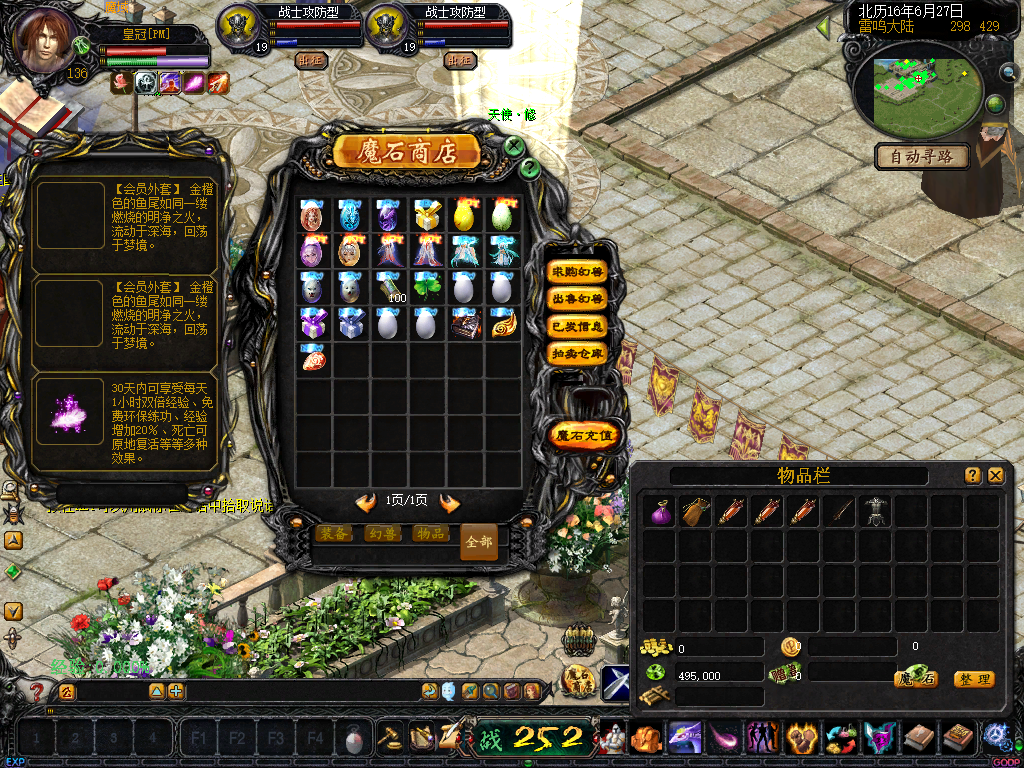The image size is (1024, 768).
Task: Open the 拍卖仓库 auction warehouse
Action: pos(578,353)
